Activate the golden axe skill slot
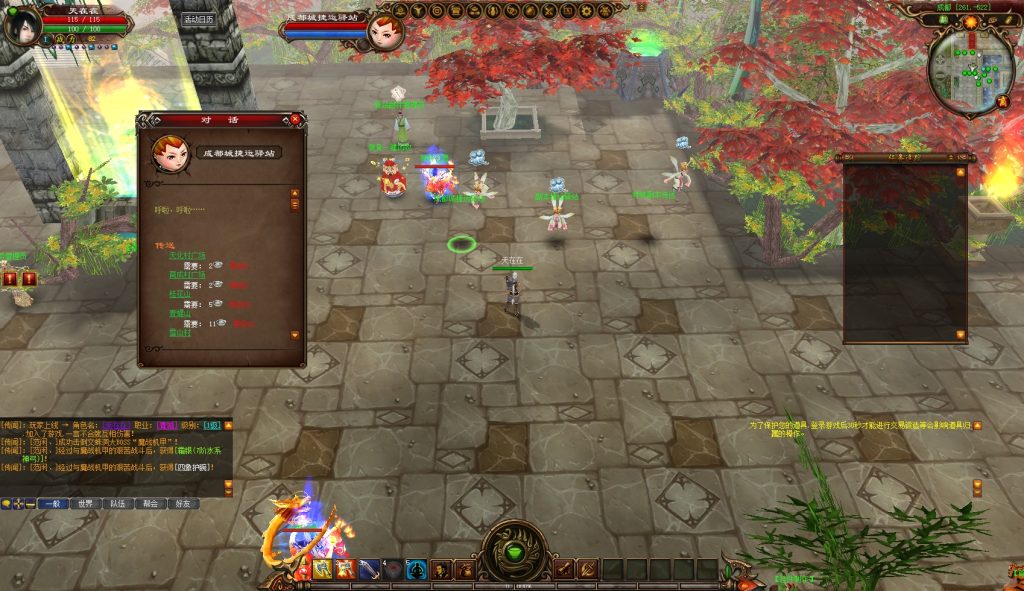This screenshot has width=1024, height=591. pyautogui.click(x=322, y=569)
